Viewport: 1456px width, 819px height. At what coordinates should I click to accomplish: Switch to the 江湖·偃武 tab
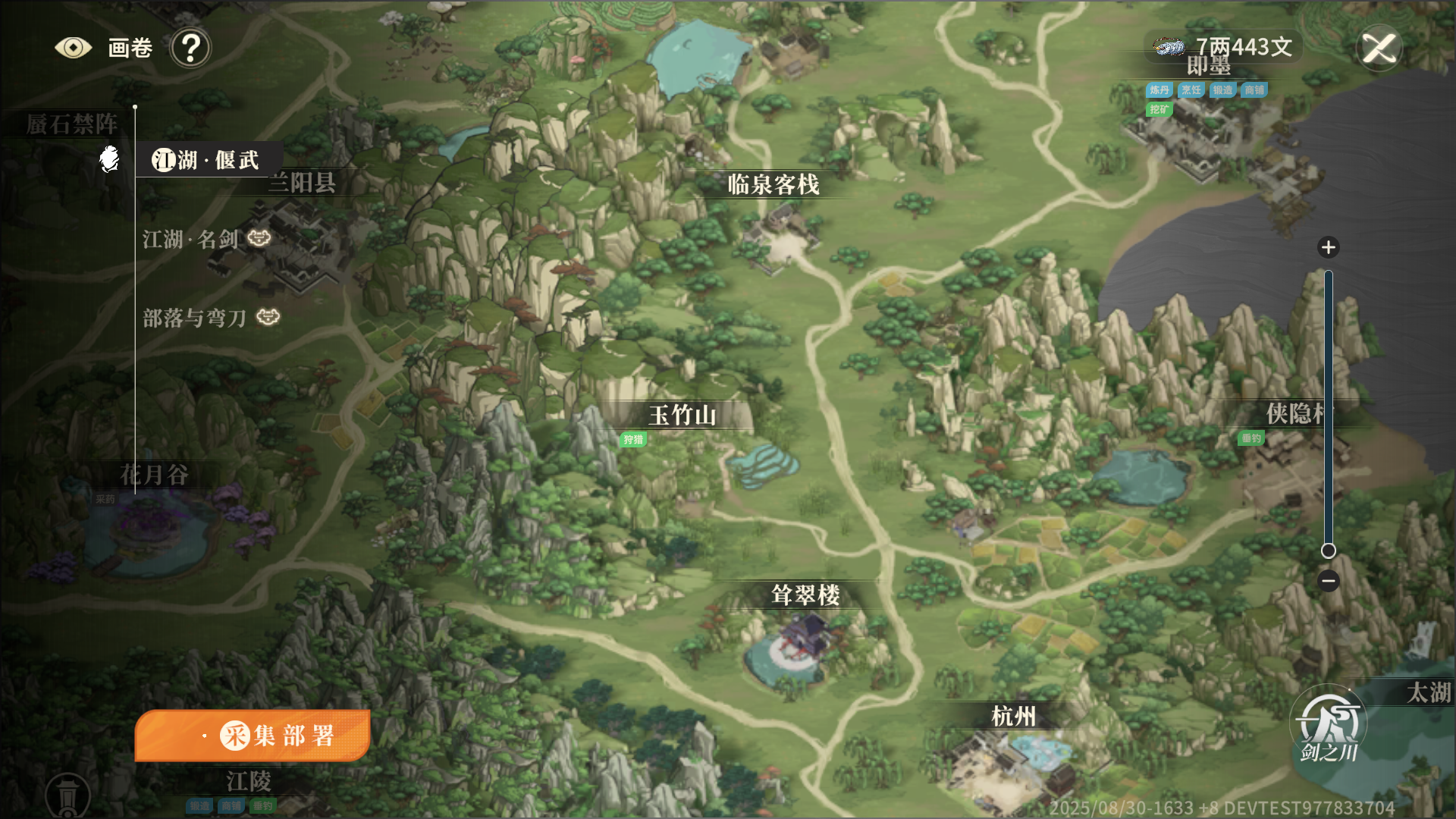point(206,160)
